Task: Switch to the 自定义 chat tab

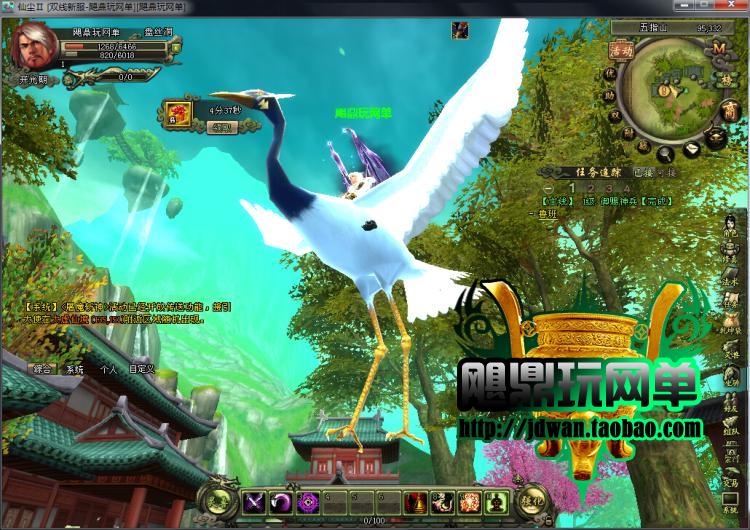Action: pos(142,369)
